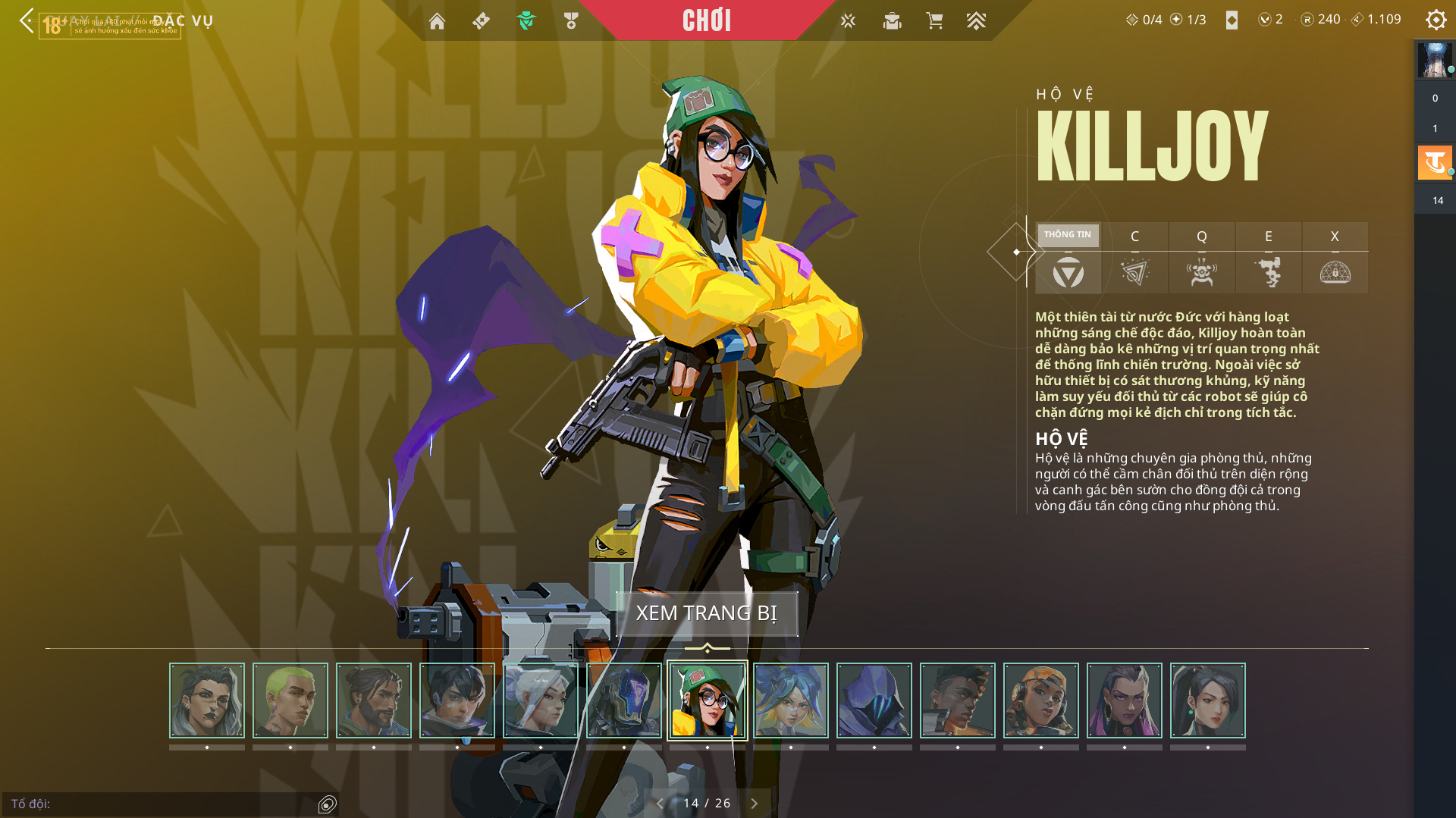Viewport: 1456px width, 818px height.
Task: Switch to the THÔNG TIN info tab
Action: coord(1068,258)
